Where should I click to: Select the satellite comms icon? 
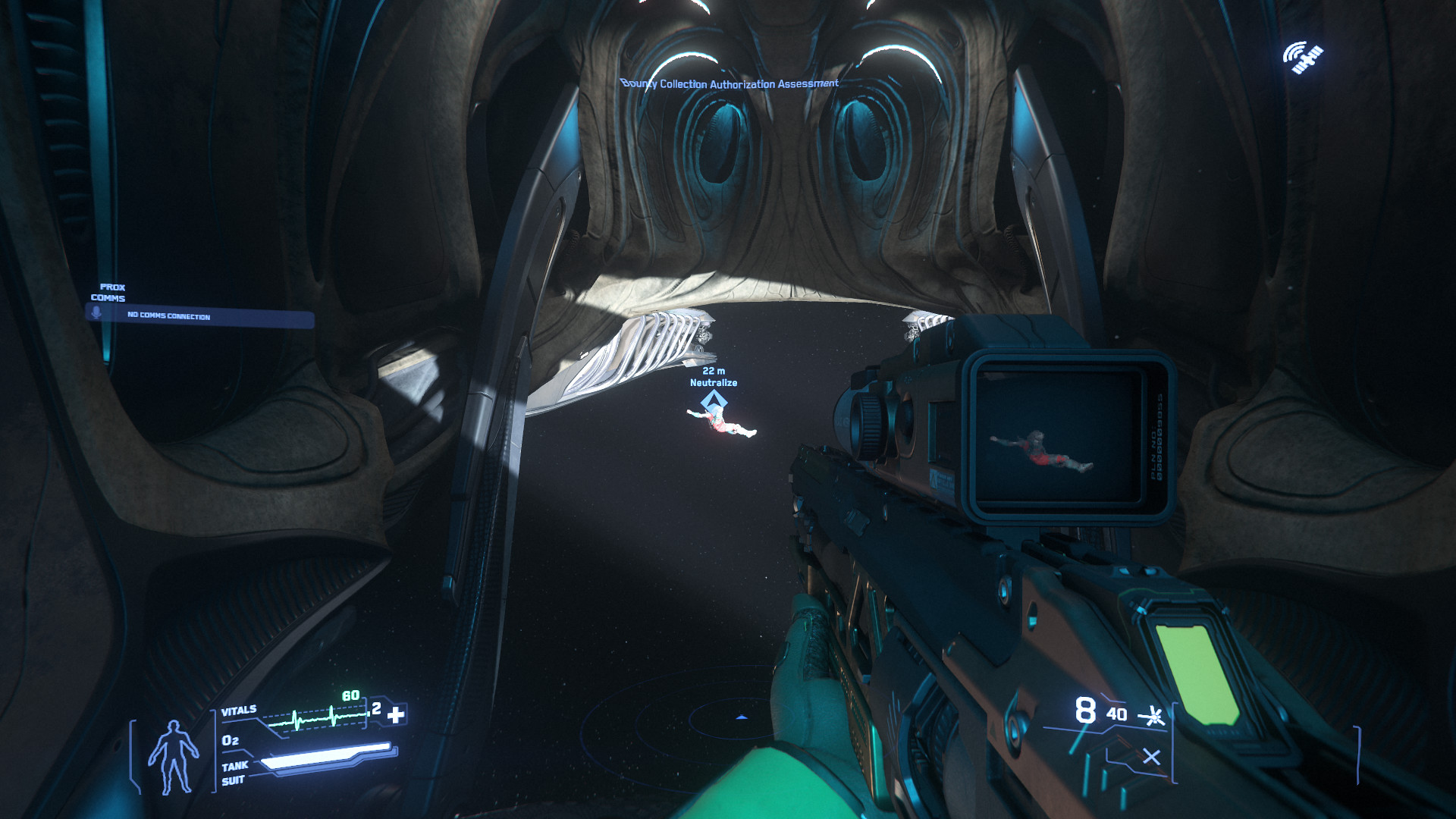pyautogui.click(x=1303, y=58)
